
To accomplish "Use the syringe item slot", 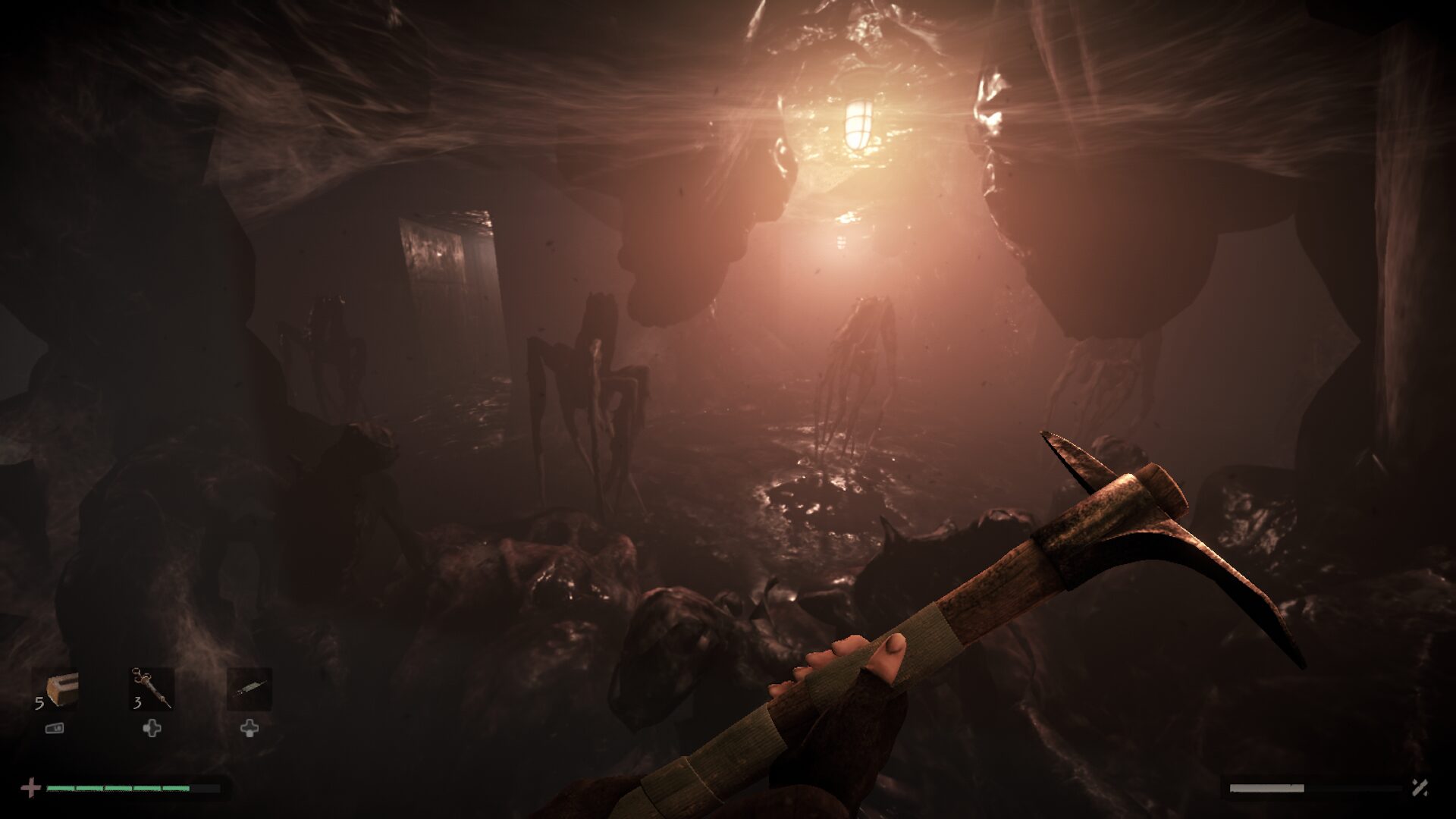I will (x=151, y=689).
